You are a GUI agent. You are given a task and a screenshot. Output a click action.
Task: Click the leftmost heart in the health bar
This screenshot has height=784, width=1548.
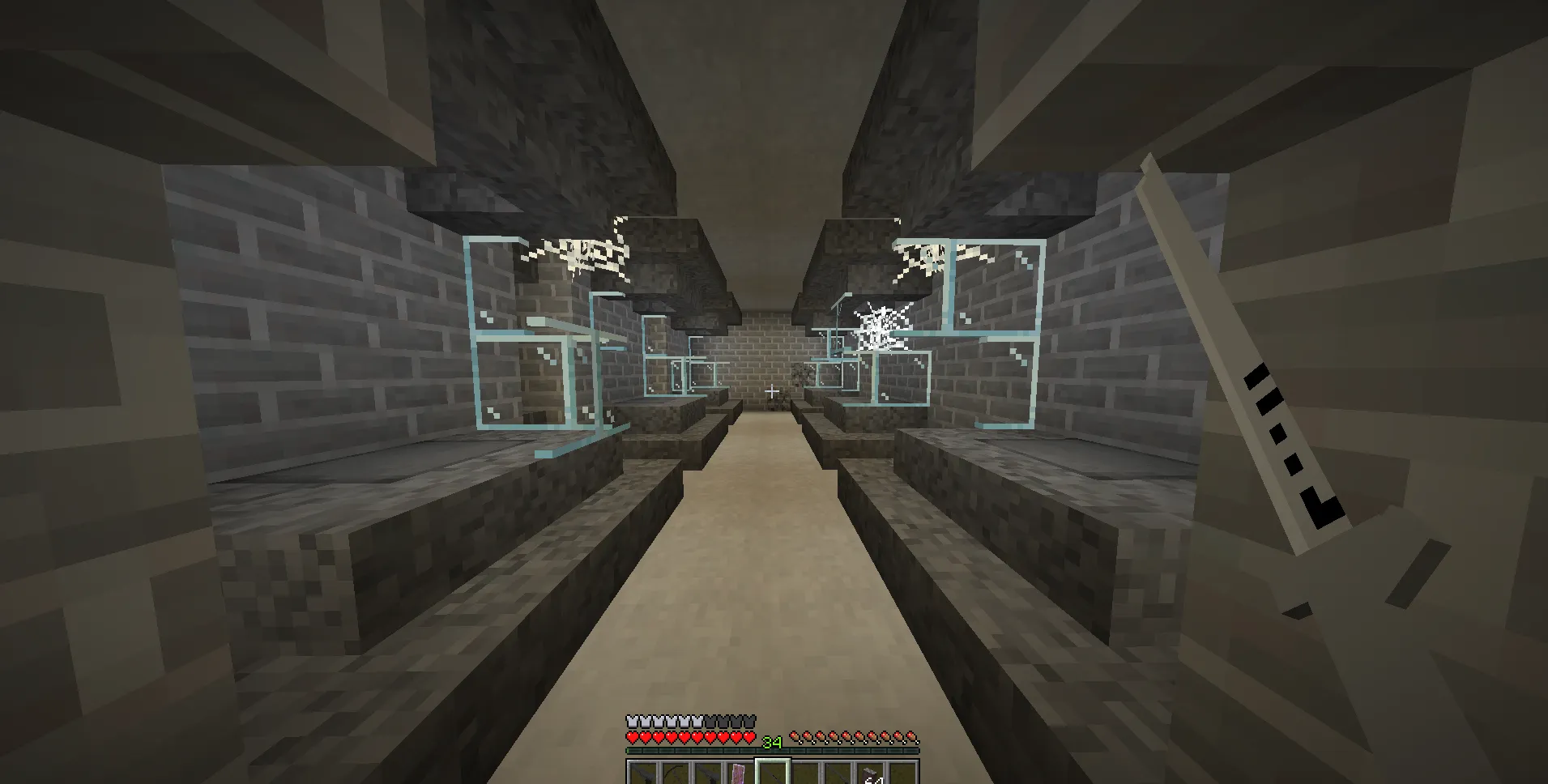632,736
